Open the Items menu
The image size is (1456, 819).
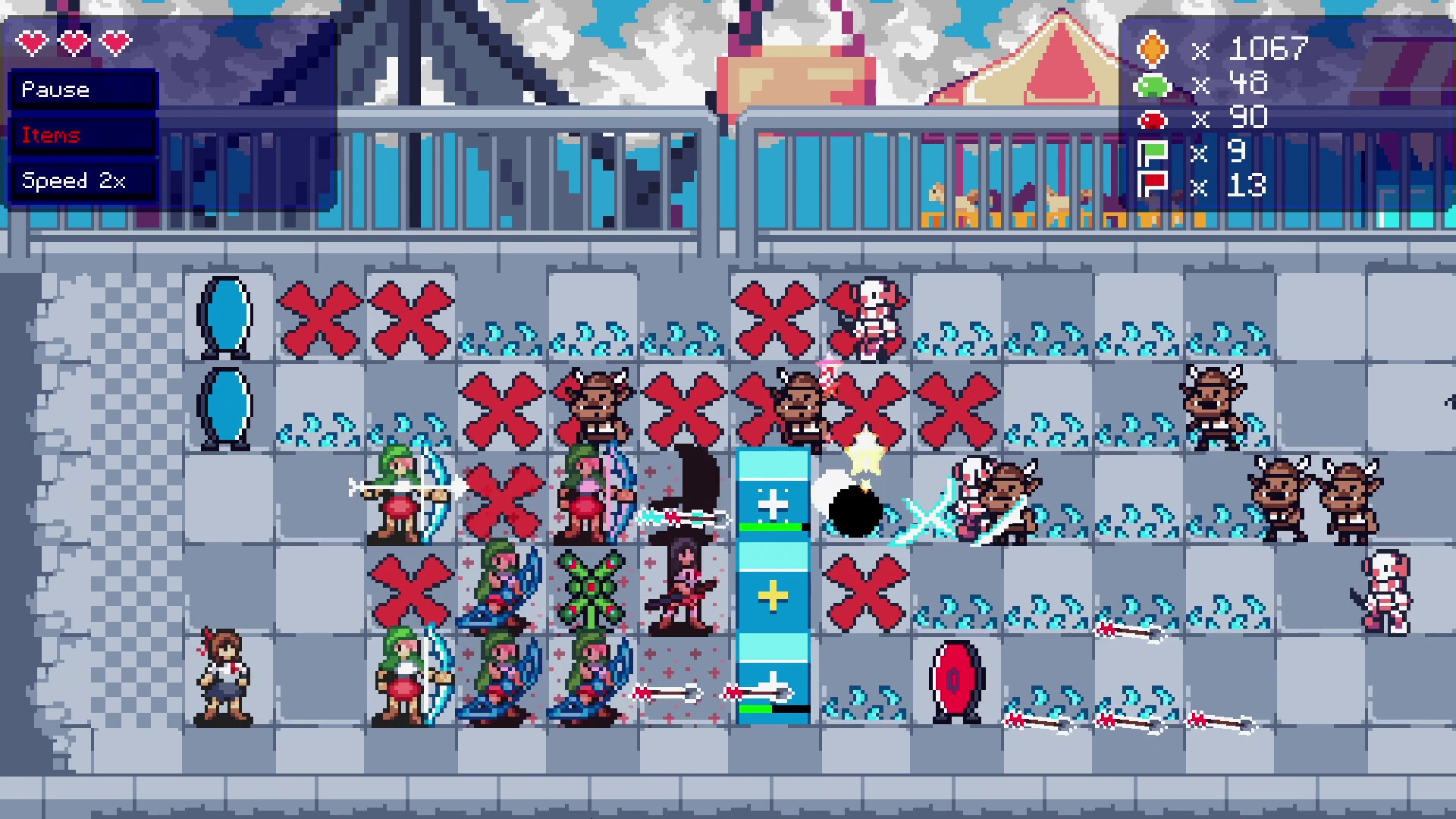[82, 135]
